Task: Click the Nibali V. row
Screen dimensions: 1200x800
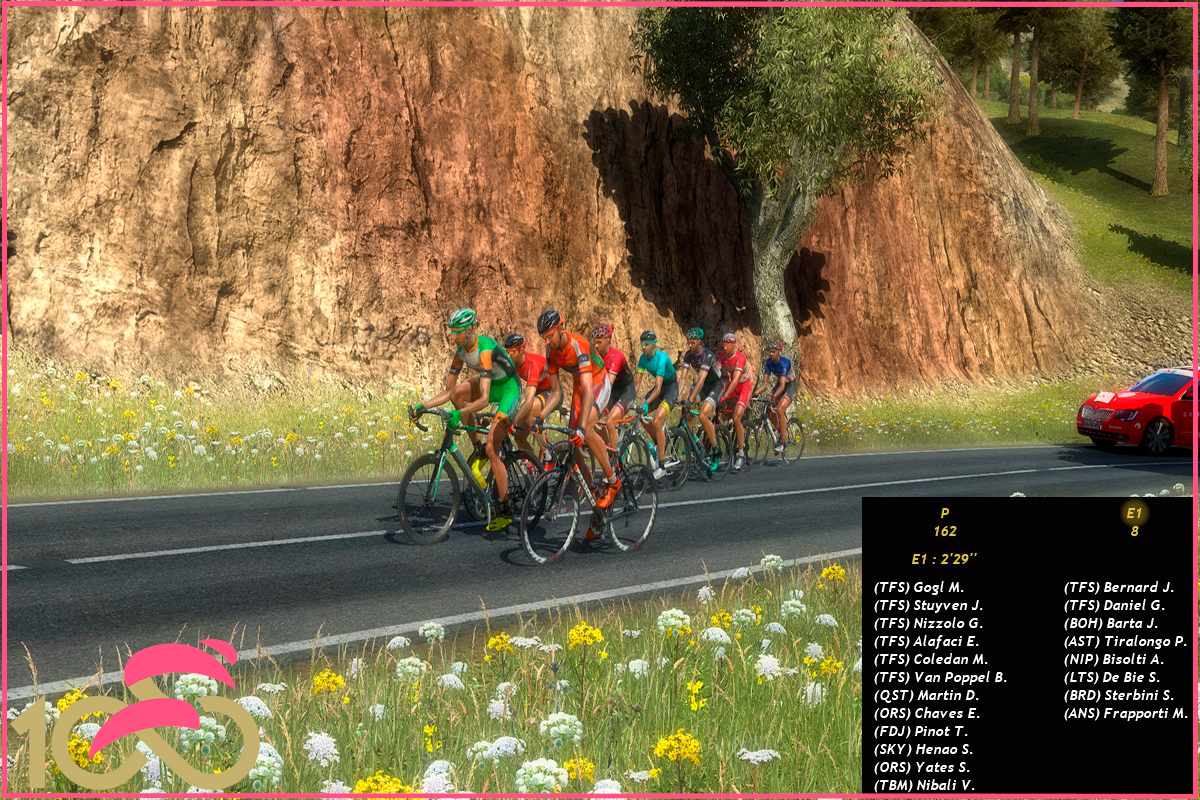Action: (x=924, y=785)
